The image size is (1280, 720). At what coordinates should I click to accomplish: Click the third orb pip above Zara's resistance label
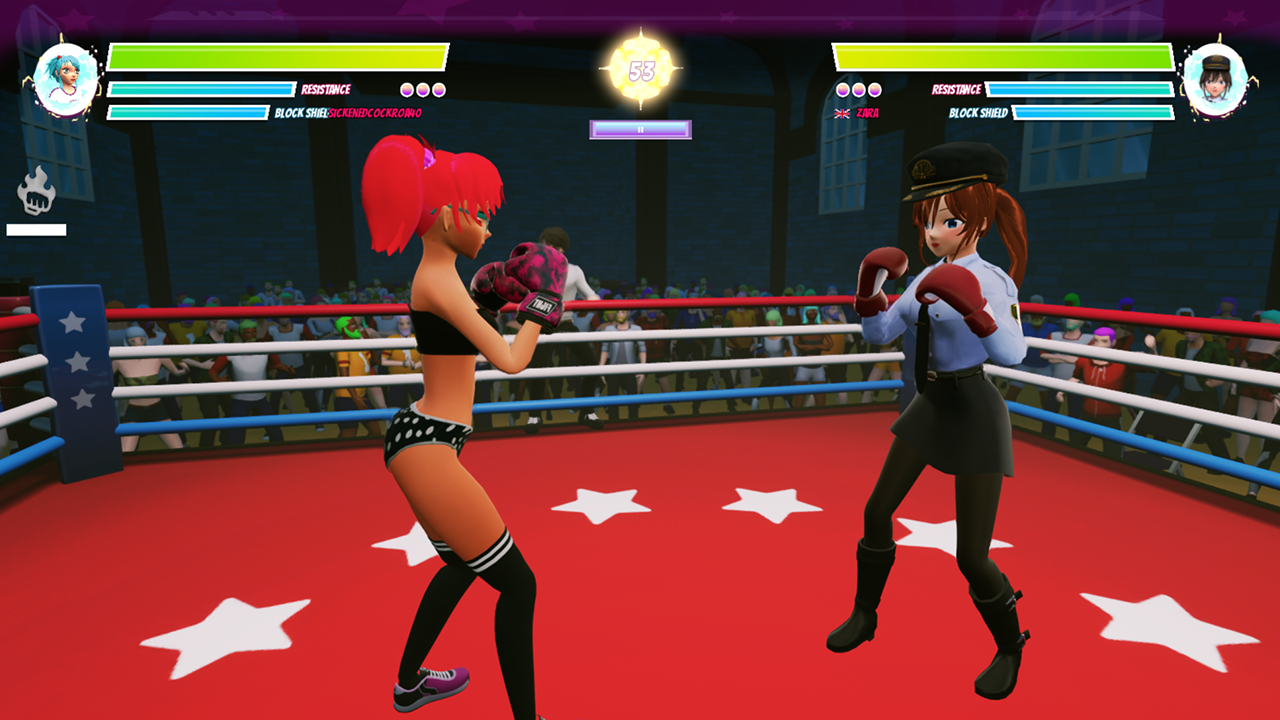[874, 88]
